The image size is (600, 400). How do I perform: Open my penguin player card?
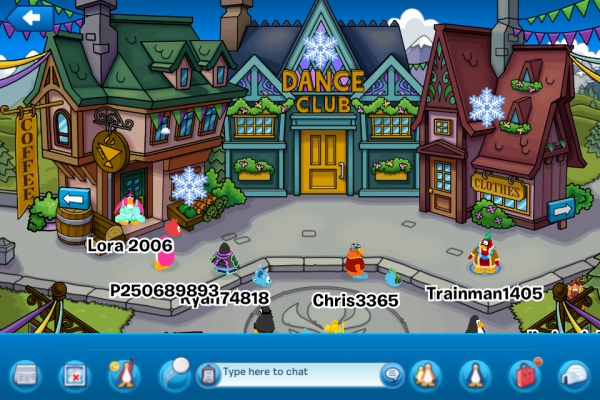point(475,374)
